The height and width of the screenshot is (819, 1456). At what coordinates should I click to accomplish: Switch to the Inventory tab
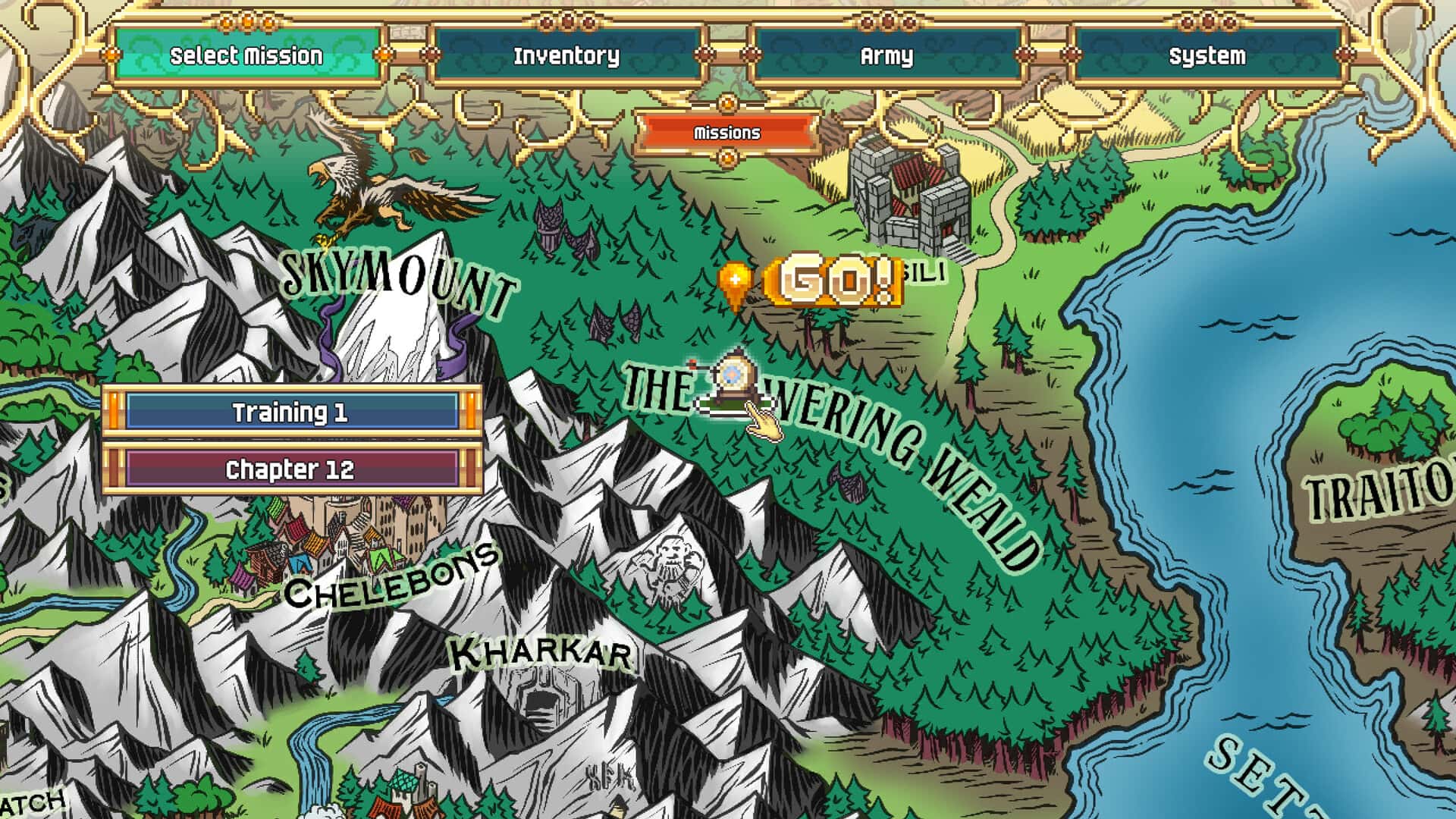click(567, 55)
